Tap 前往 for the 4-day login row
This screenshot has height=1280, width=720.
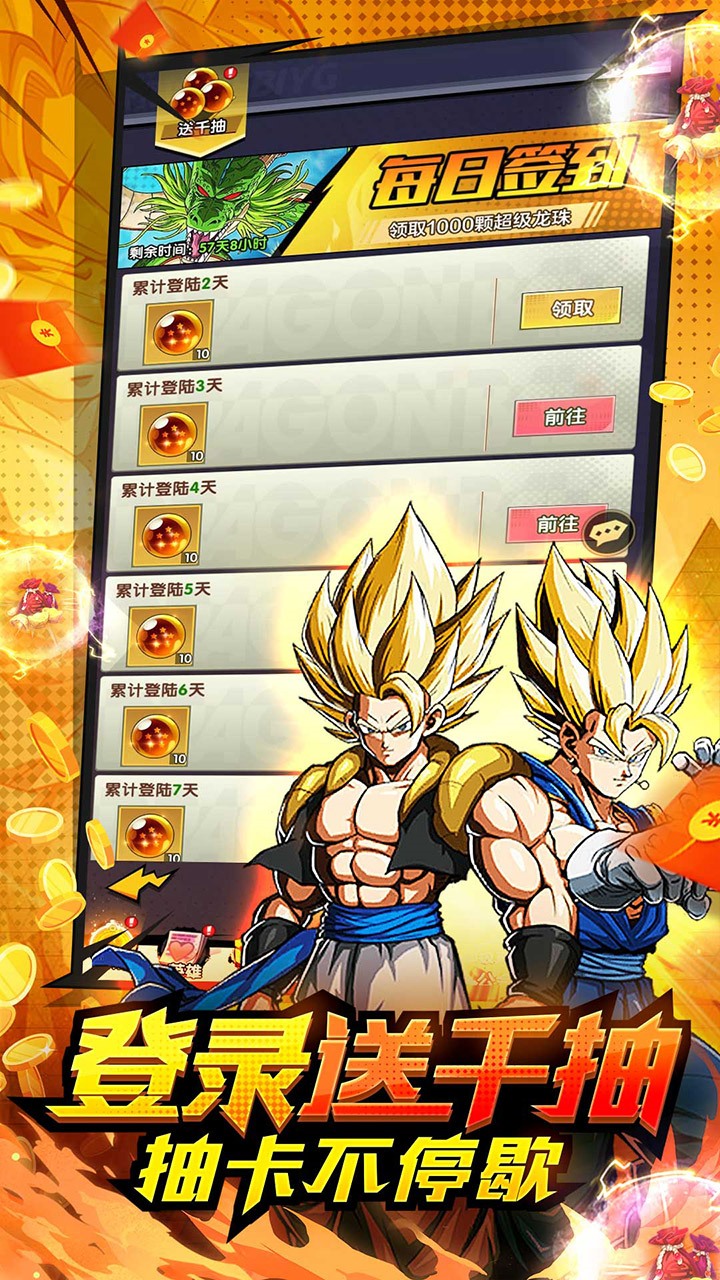tap(556, 524)
